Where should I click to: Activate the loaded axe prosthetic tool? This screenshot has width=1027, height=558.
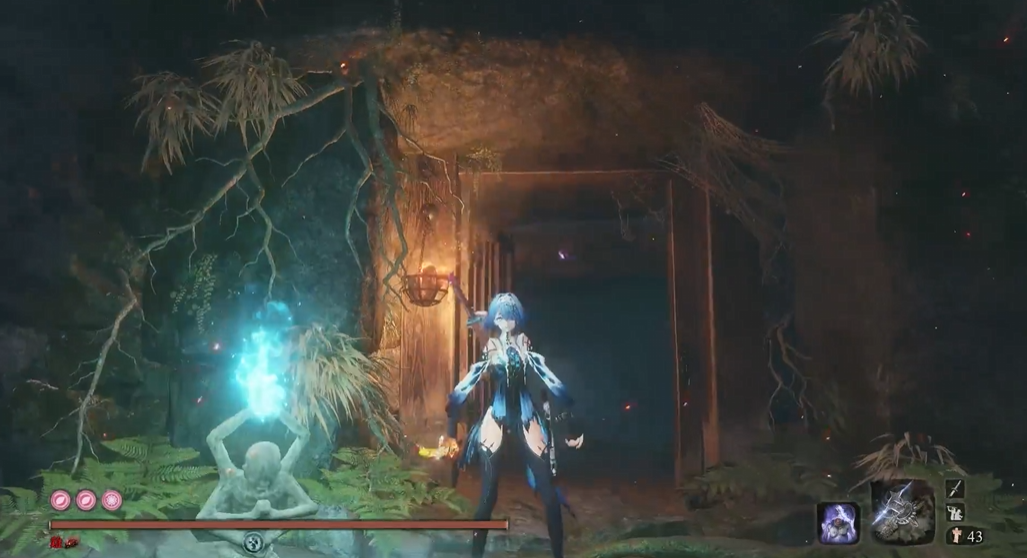click(x=902, y=512)
